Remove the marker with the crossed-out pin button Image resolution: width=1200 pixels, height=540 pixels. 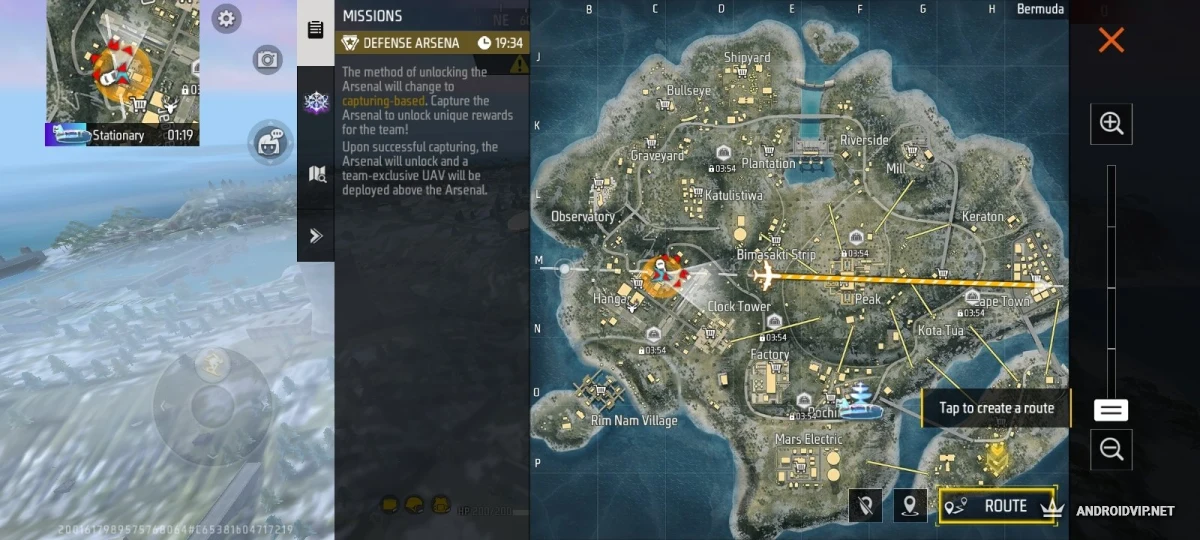point(865,506)
